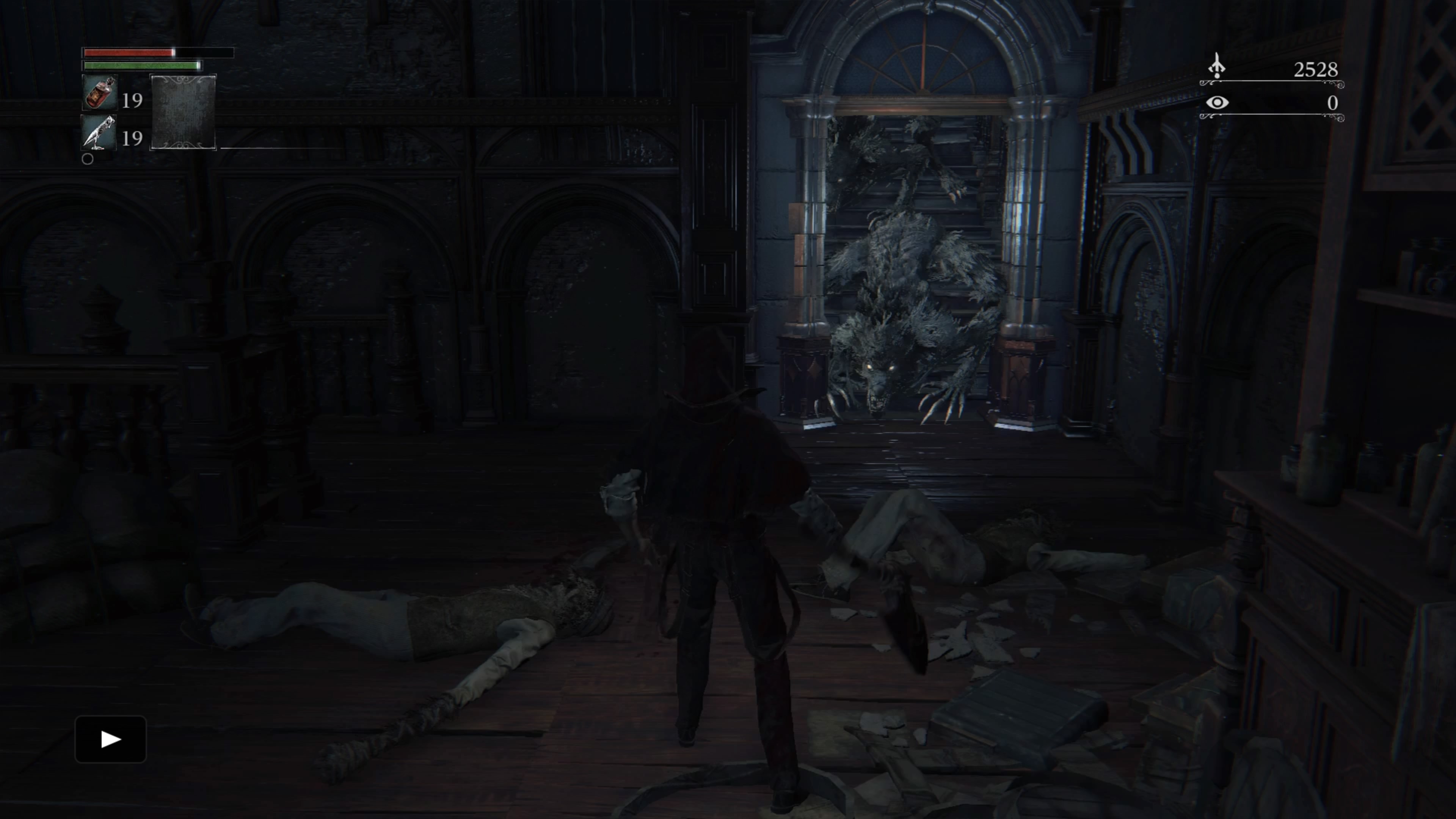Click the Blood Echoes icon

[1216, 67]
